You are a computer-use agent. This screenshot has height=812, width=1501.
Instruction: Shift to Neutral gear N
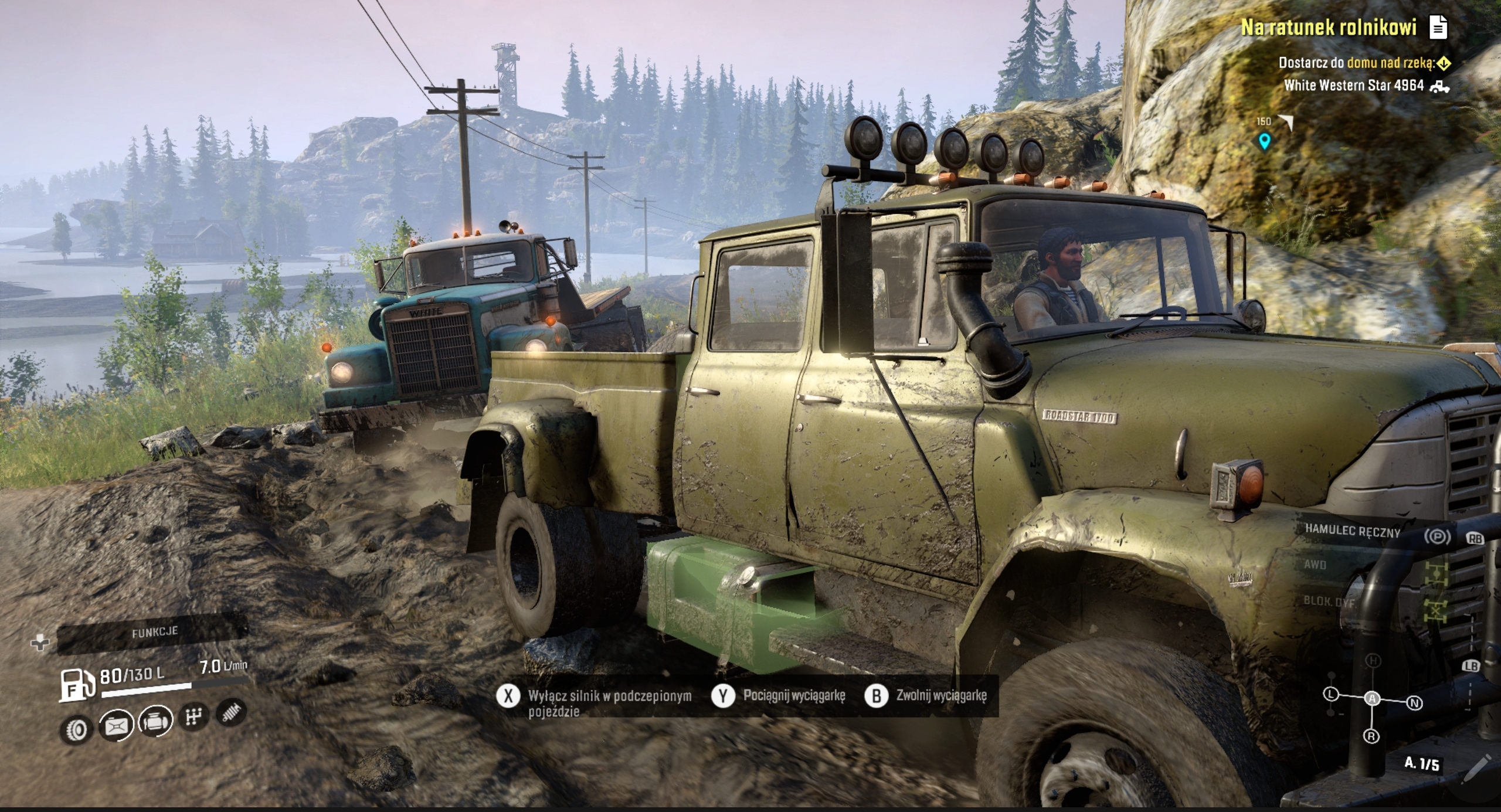(x=1415, y=703)
